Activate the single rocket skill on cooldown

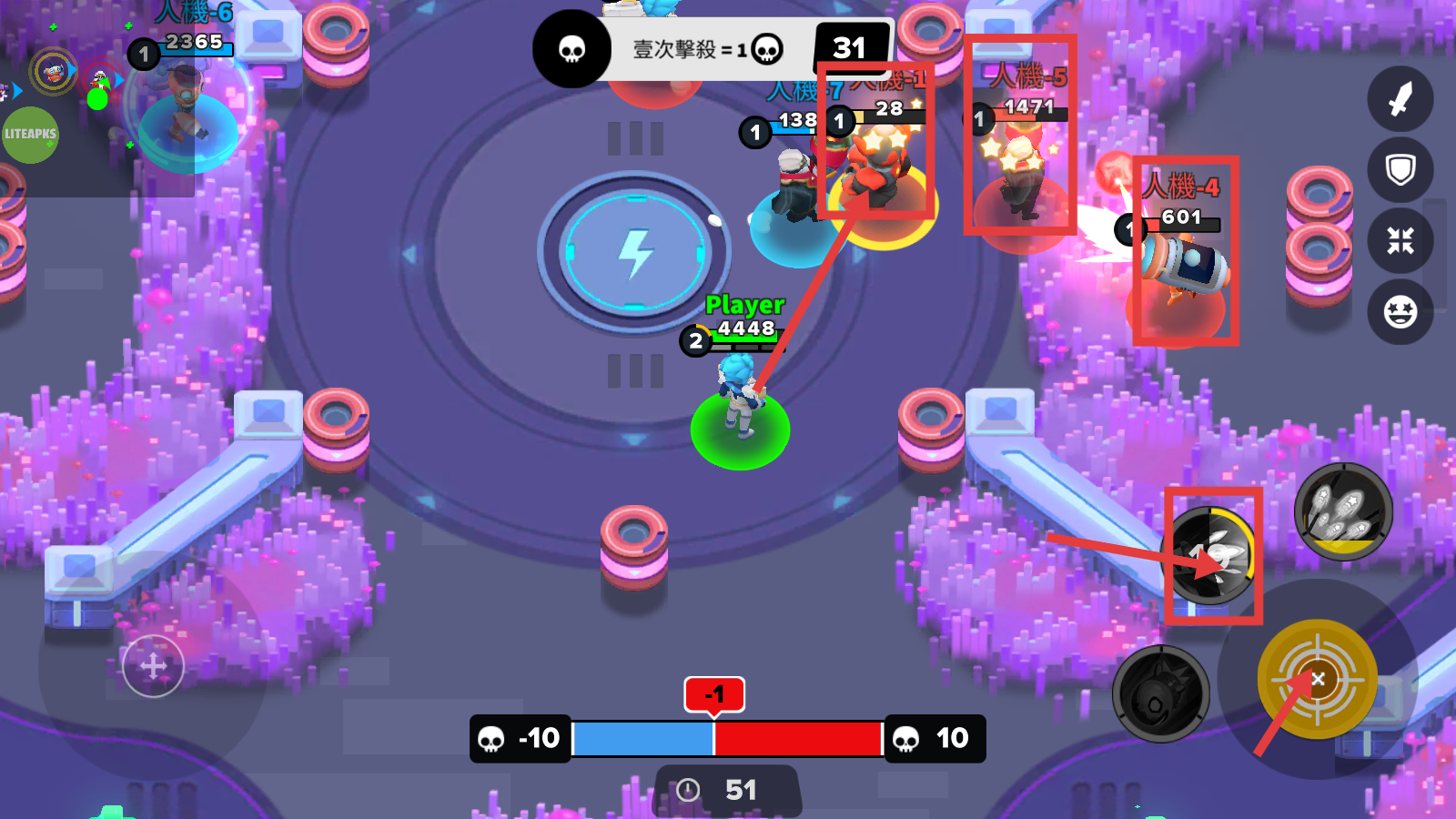point(1211,555)
